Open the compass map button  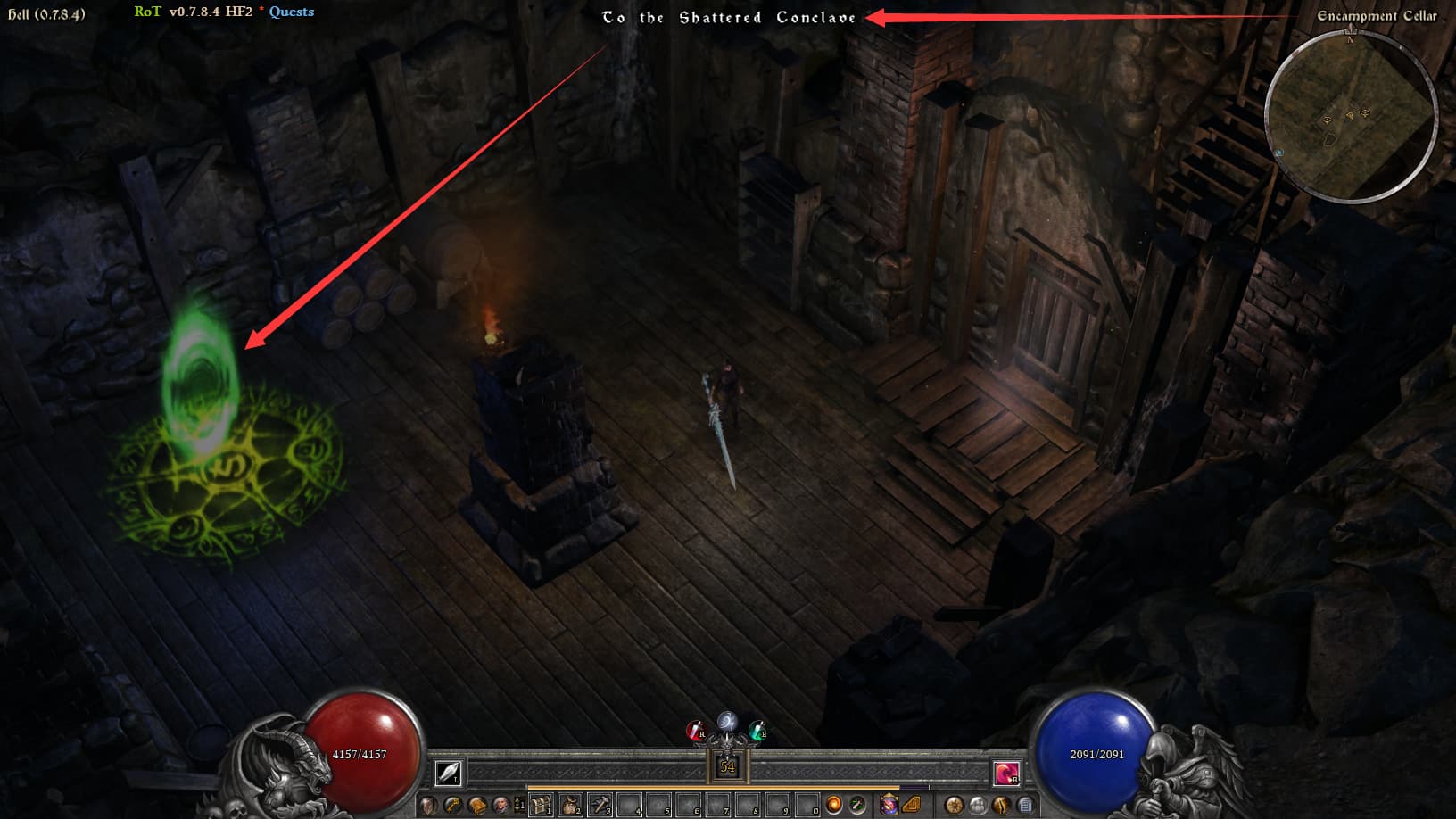pos(955,806)
